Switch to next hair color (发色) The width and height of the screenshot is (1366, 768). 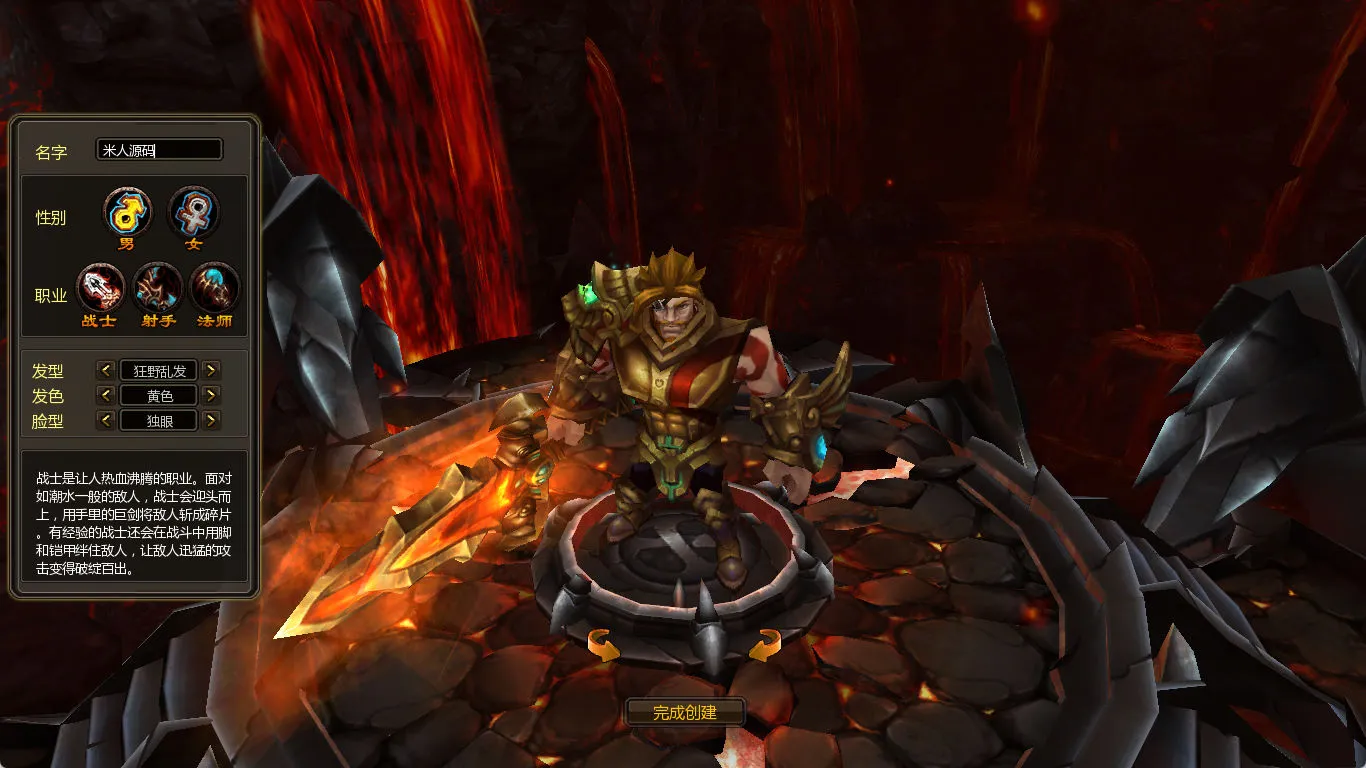[210, 395]
